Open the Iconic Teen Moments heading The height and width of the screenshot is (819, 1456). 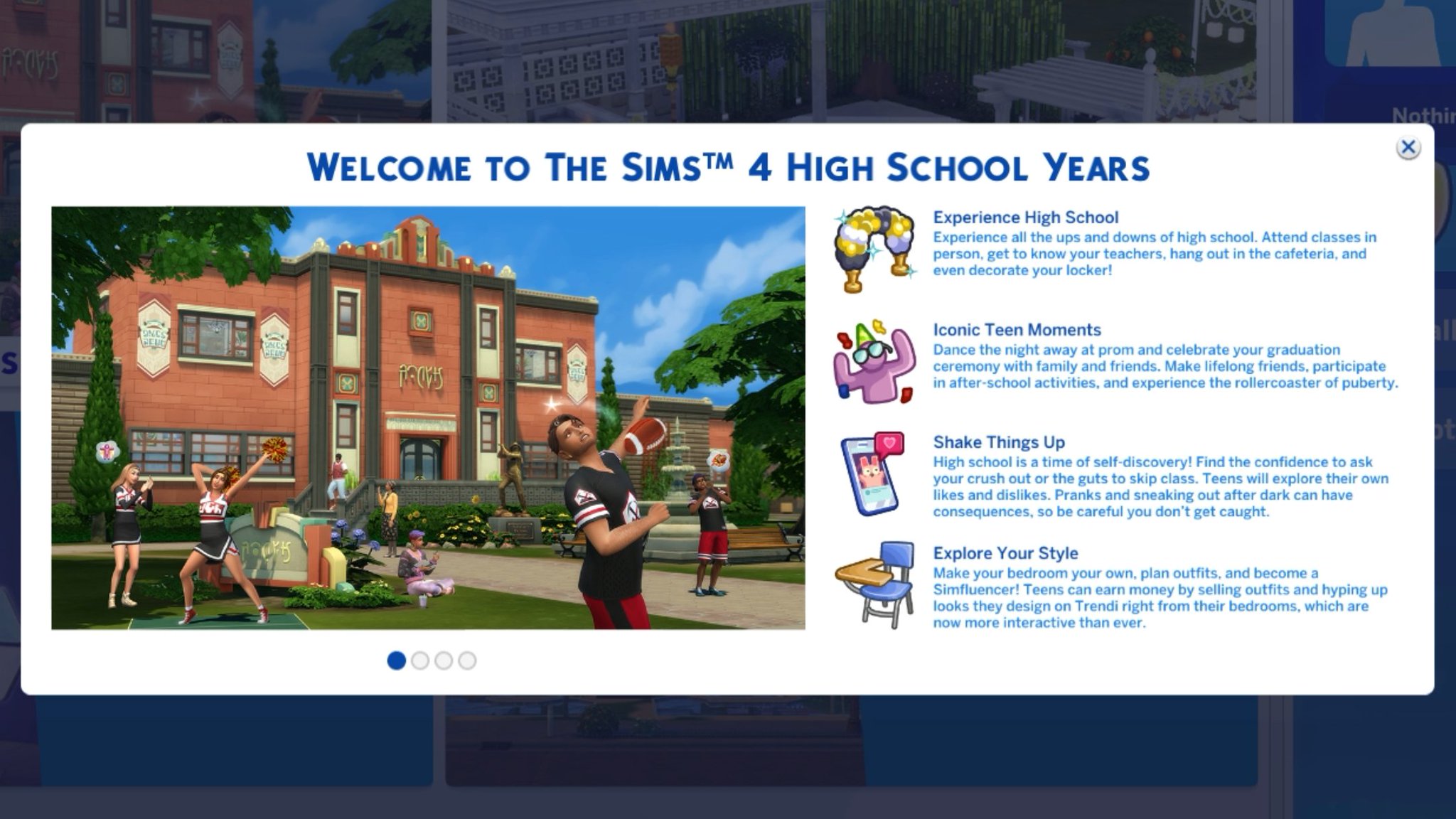[x=1017, y=330]
